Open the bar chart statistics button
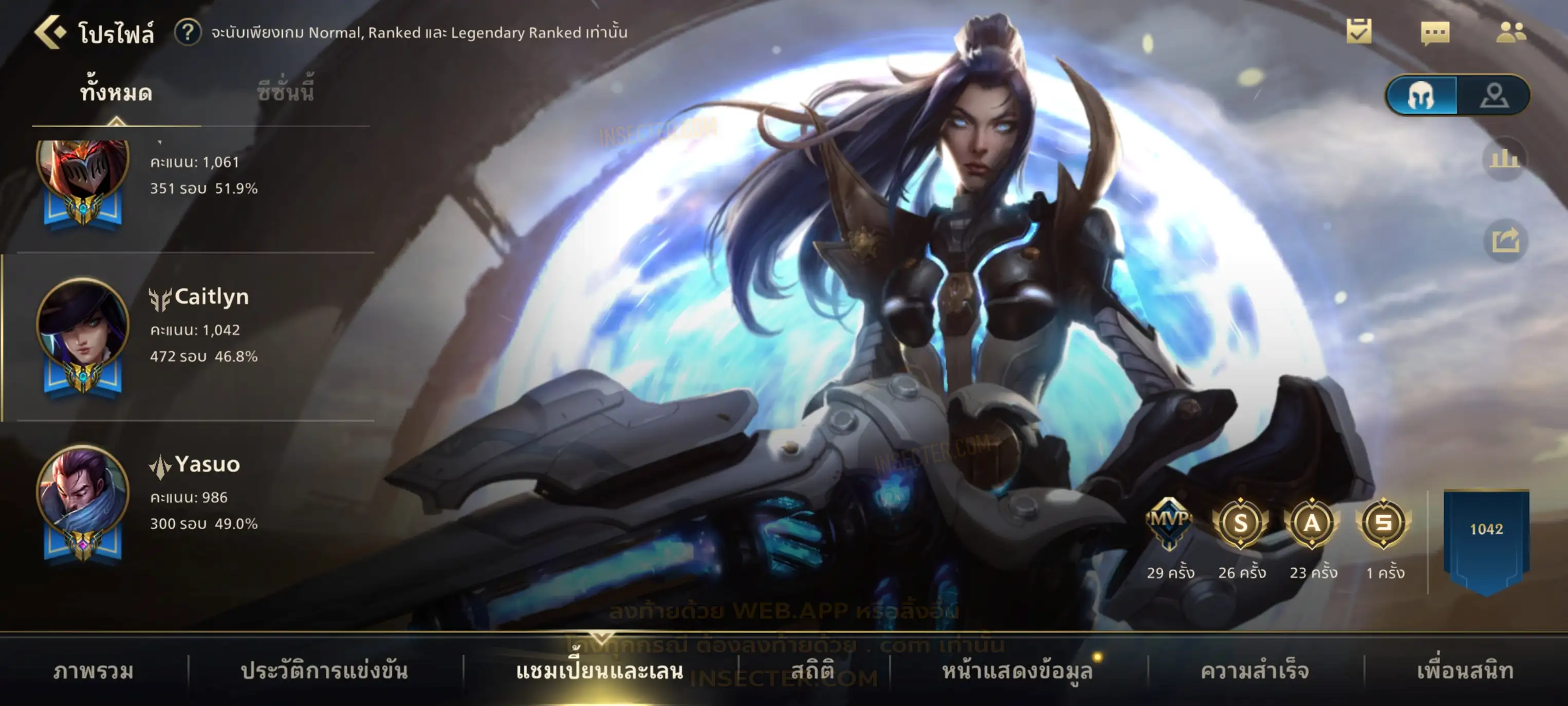The height and width of the screenshot is (706, 1568). pos(1505,159)
